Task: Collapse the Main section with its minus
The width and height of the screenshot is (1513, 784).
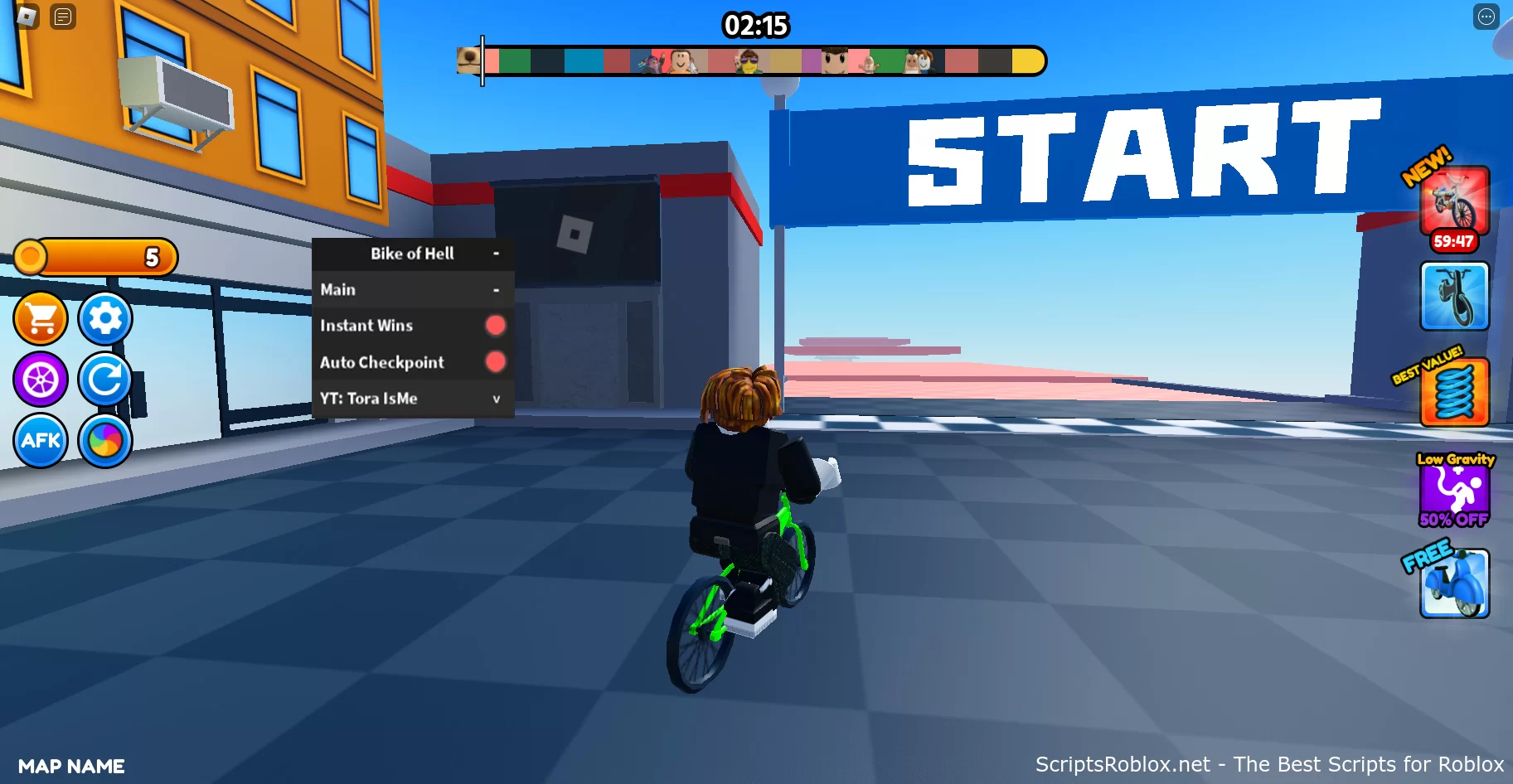Action: coord(497,288)
